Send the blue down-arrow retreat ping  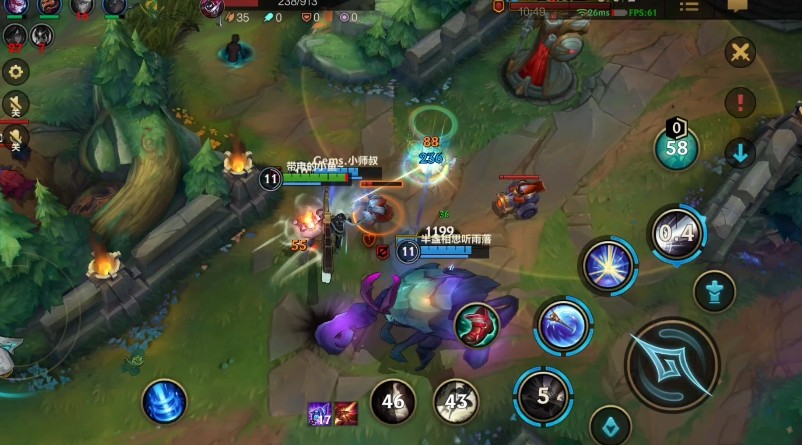[x=740, y=152]
